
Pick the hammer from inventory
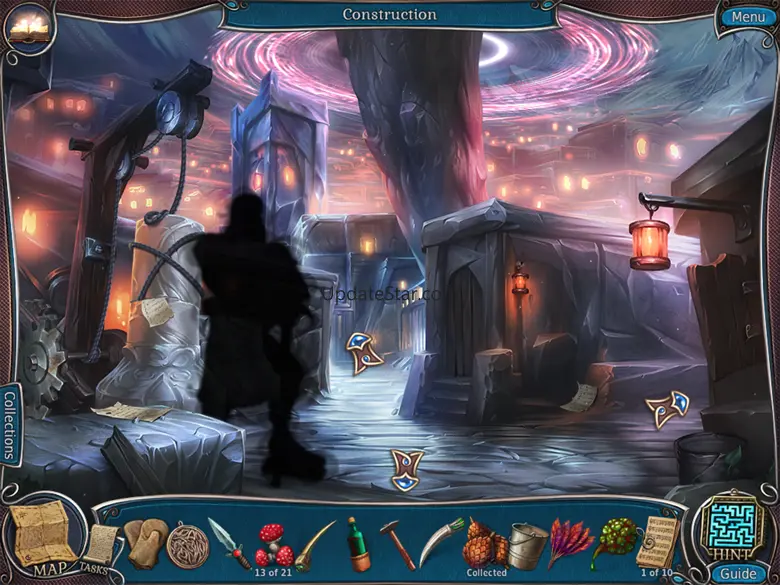coord(397,543)
